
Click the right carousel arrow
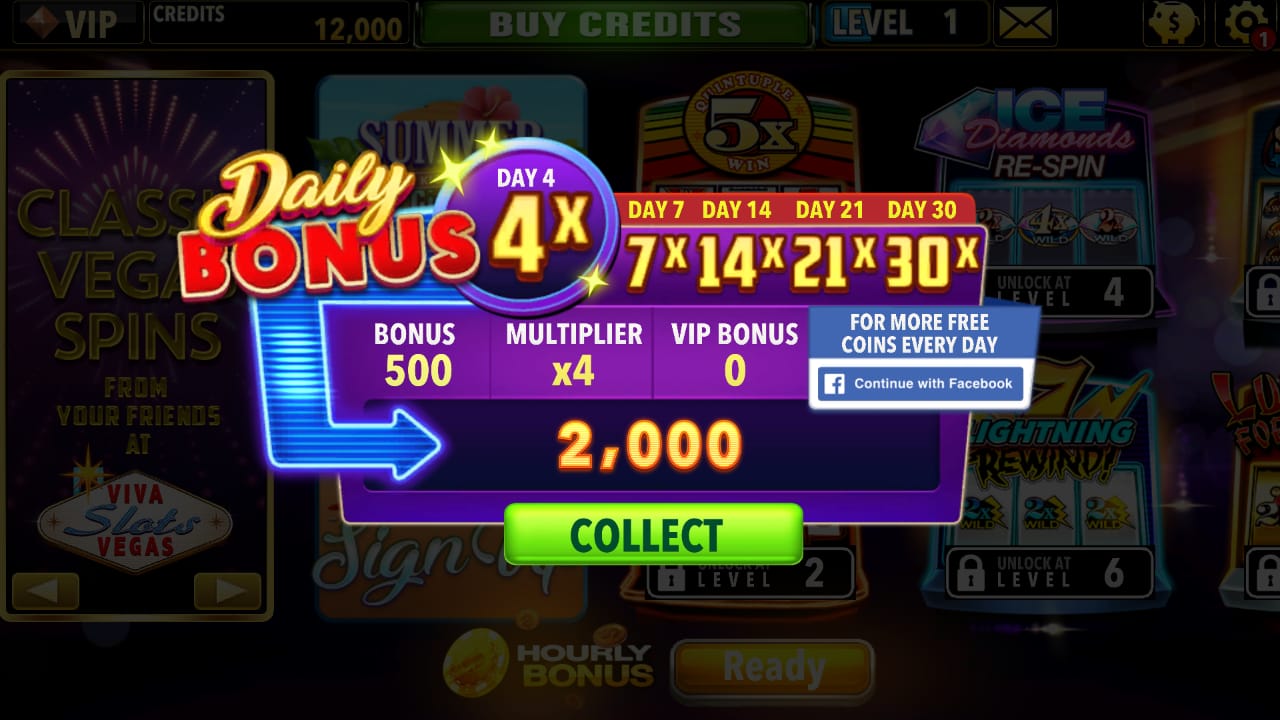[x=228, y=592]
